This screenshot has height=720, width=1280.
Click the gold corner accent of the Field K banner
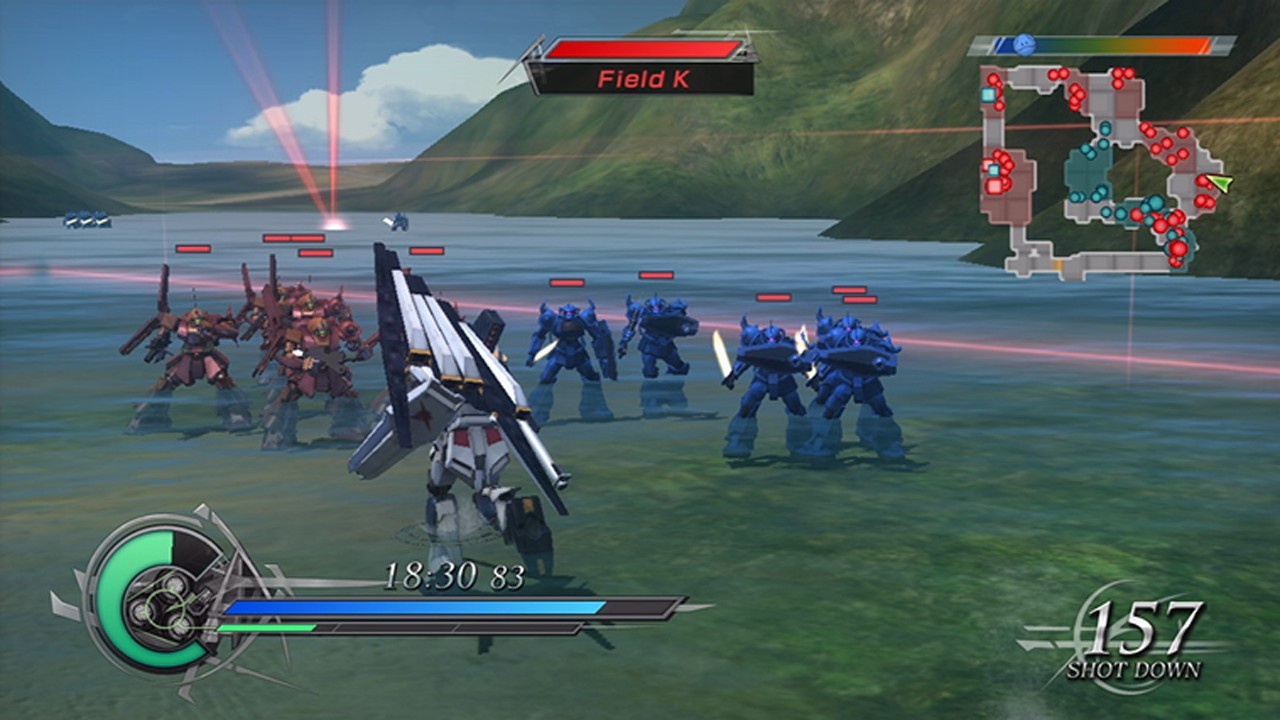pos(743,54)
